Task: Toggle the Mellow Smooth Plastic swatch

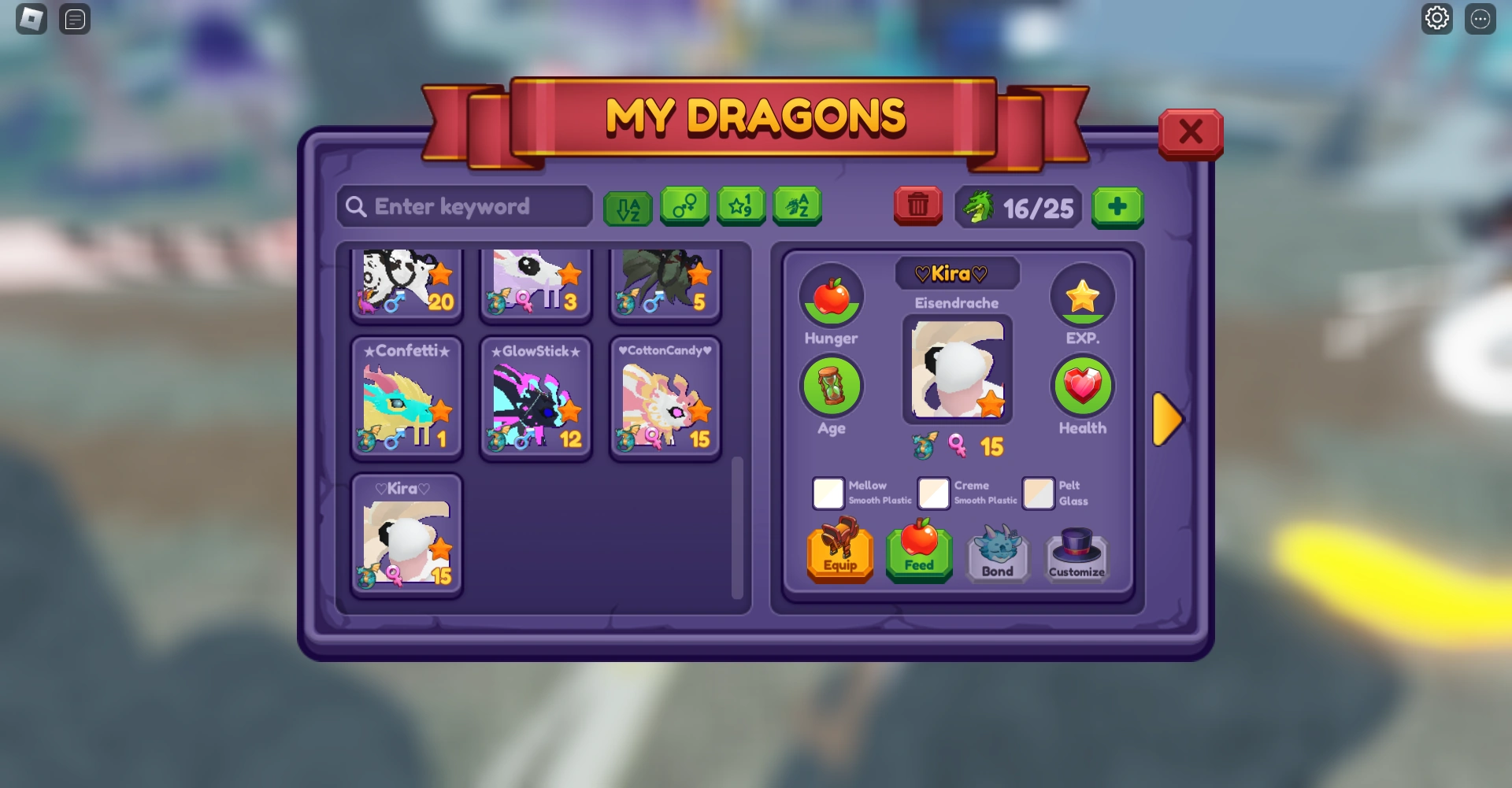Action: (x=828, y=494)
